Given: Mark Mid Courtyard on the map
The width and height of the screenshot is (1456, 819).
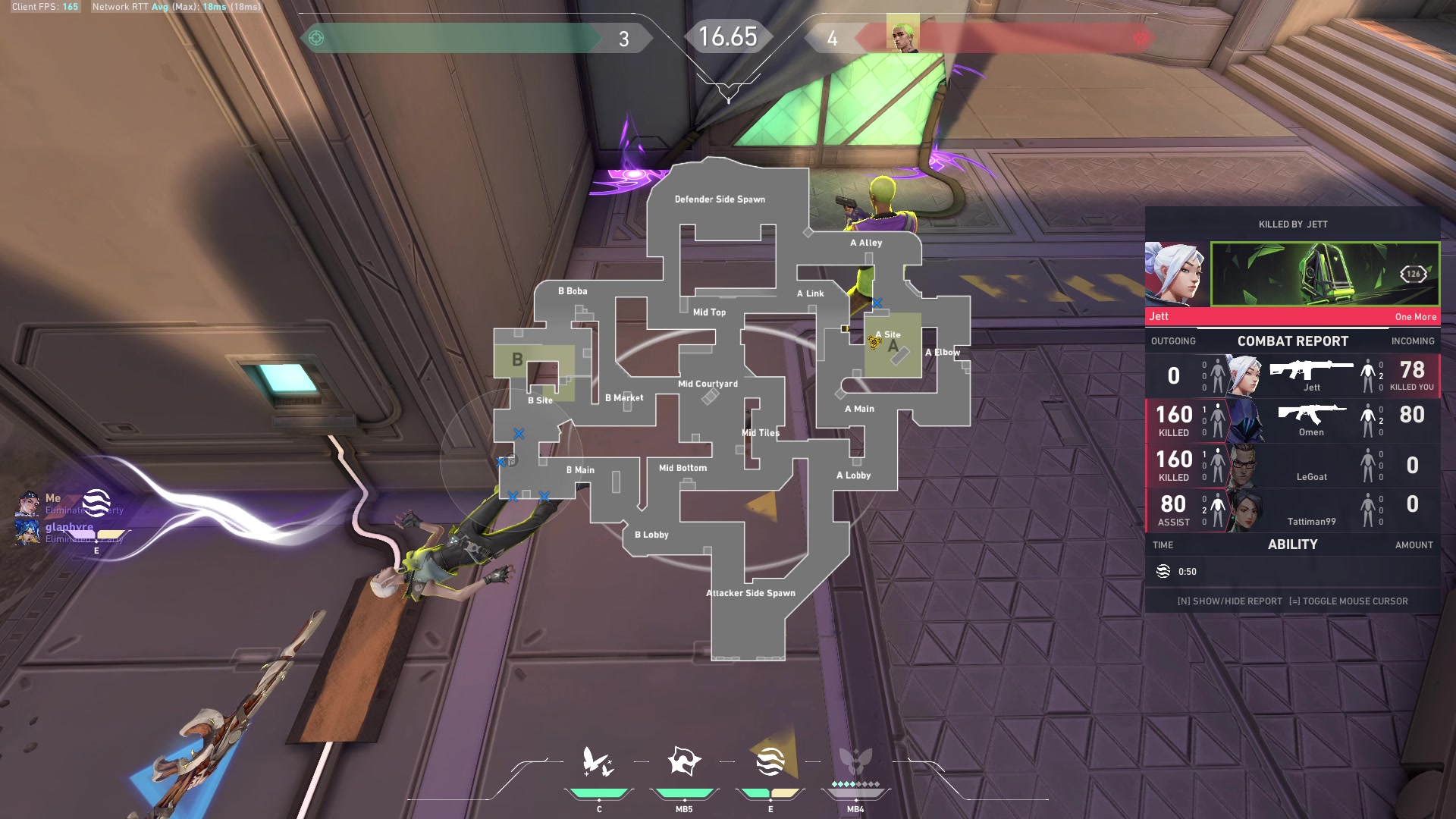Looking at the screenshot, I should (708, 384).
